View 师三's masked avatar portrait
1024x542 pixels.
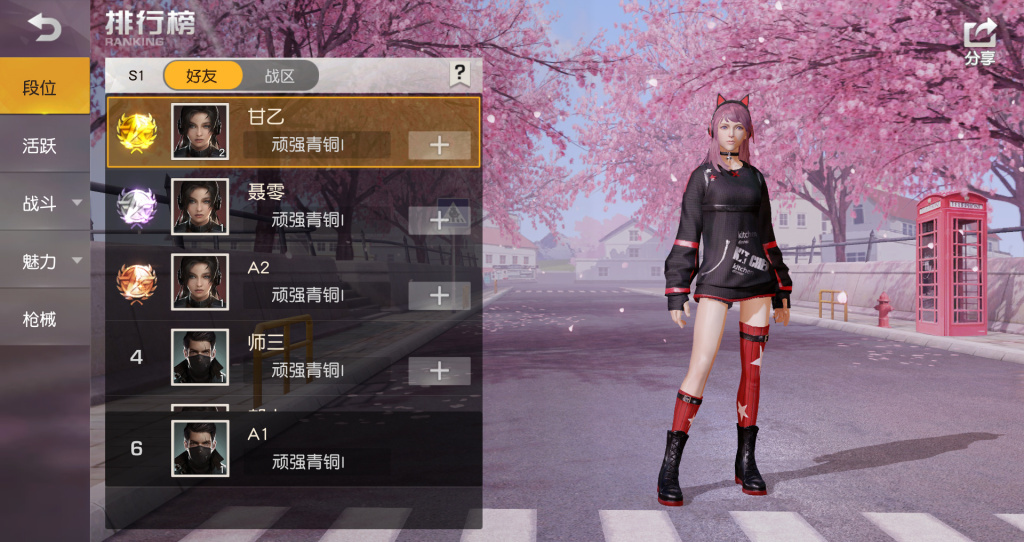200,357
